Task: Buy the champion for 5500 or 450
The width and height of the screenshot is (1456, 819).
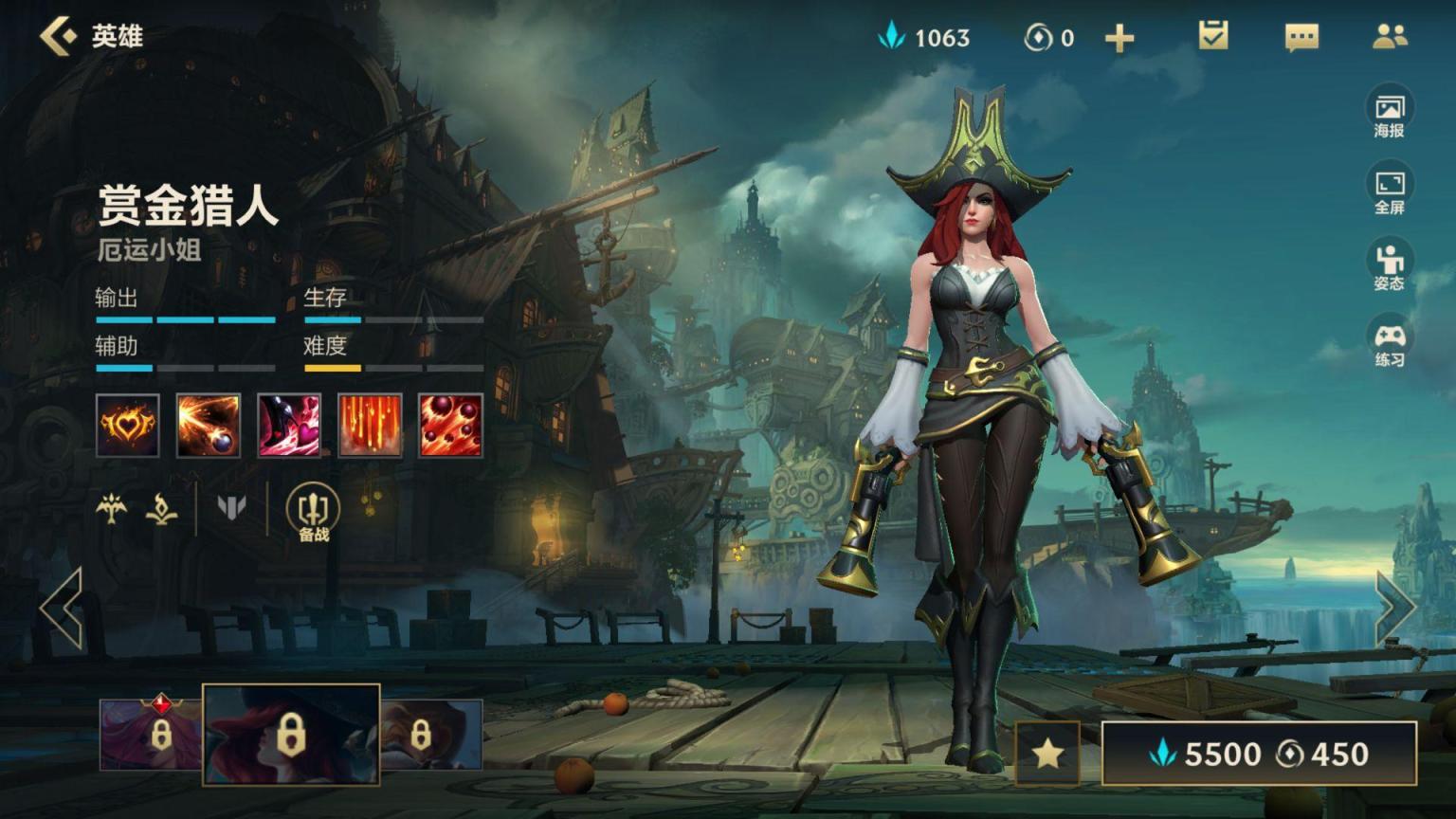Action: pyautogui.click(x=1259, y=754)
